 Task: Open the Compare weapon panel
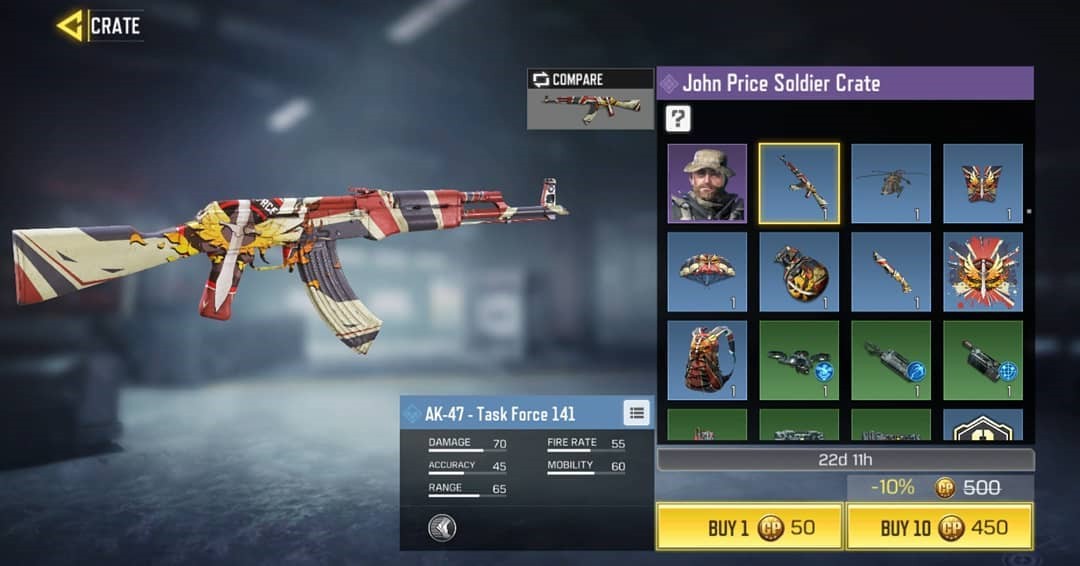click(x=590, y=99)
